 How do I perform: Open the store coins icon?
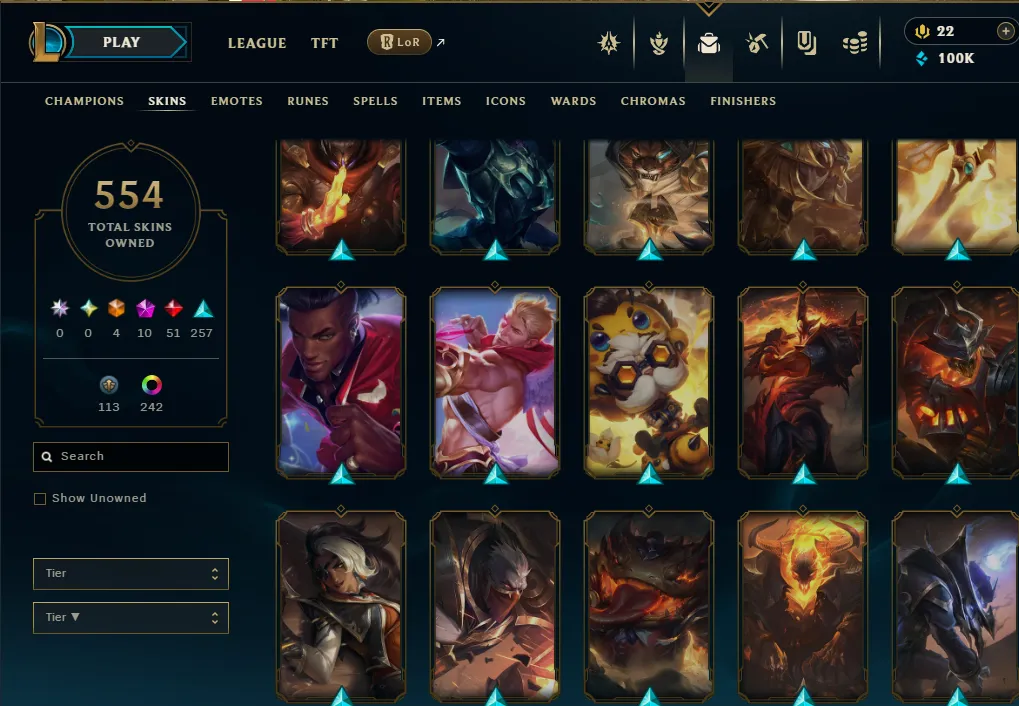(x=854, y=43)
